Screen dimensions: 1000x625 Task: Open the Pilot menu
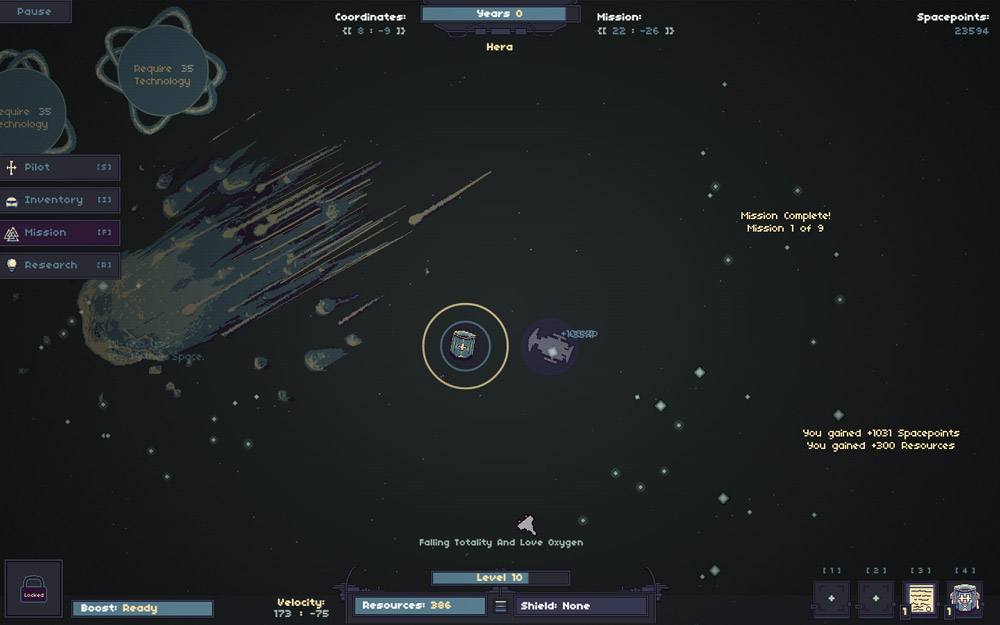click(60, 167)
